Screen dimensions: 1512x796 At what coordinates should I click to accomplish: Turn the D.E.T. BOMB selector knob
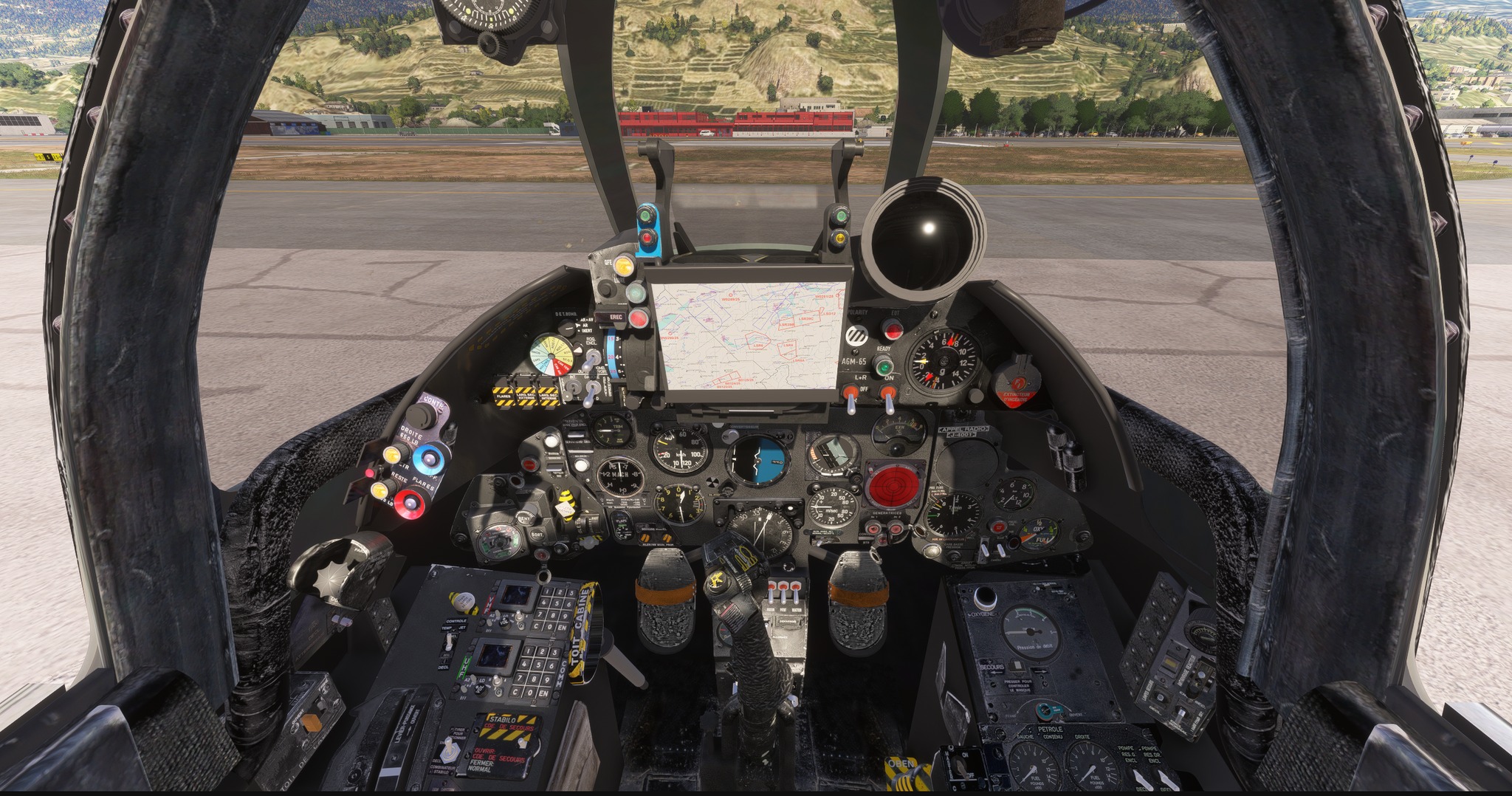coord(567,329)
